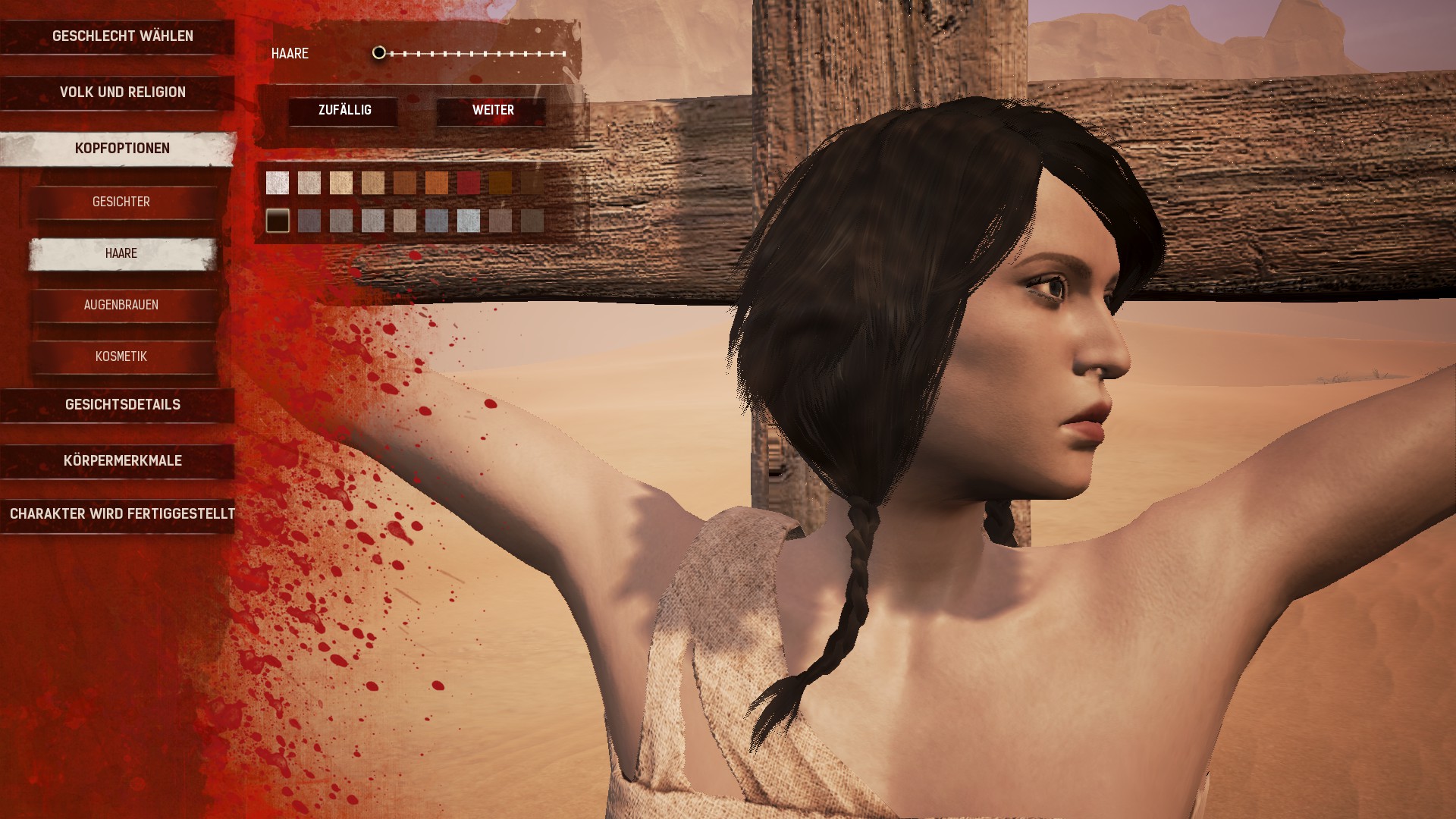This screenshot has width=1456, height=819.
Task: Choose the Haare sub-option
Action: pyautogui.click(x=121, y=253)
